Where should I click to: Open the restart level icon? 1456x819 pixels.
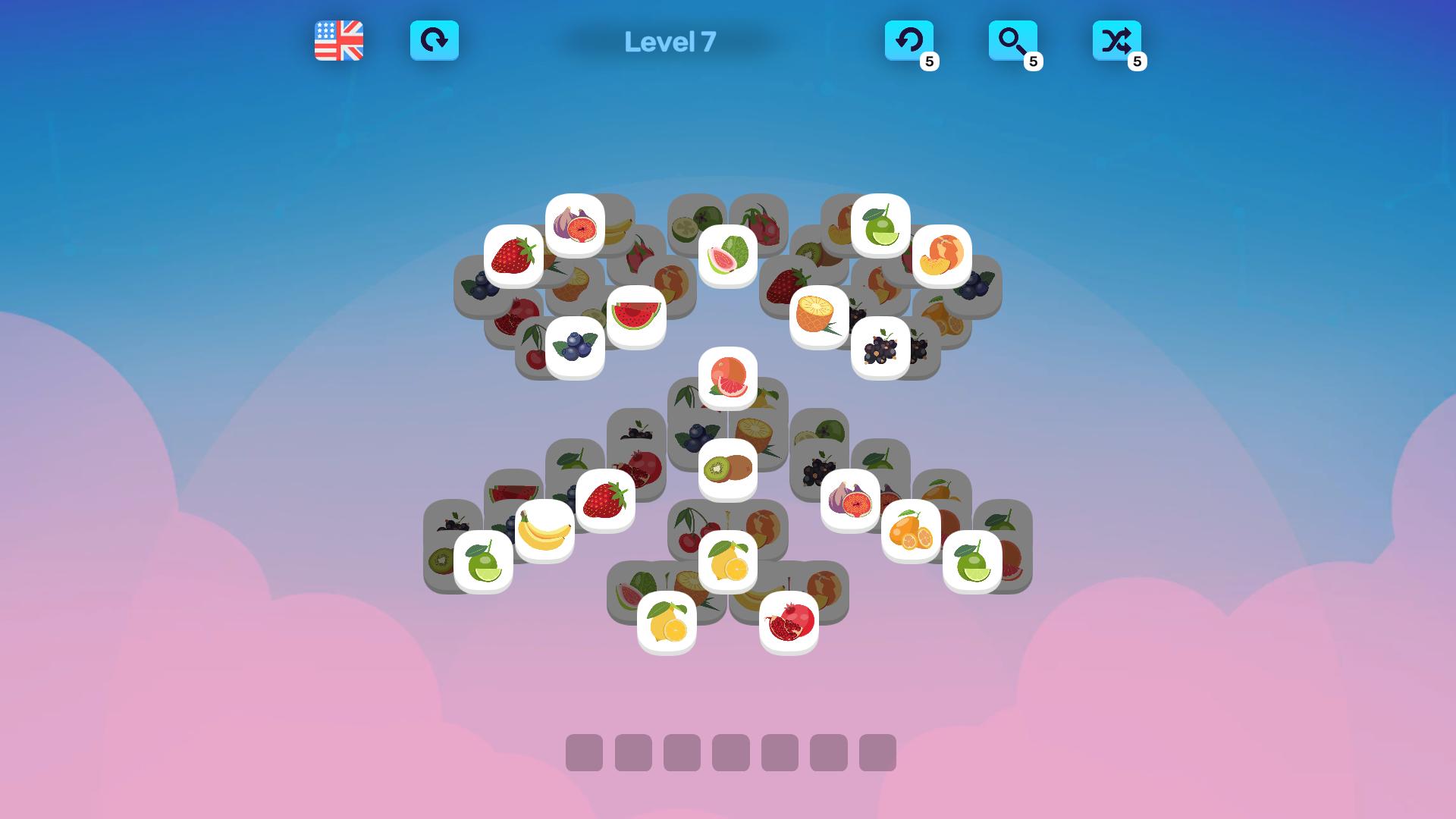coord(435,41)
